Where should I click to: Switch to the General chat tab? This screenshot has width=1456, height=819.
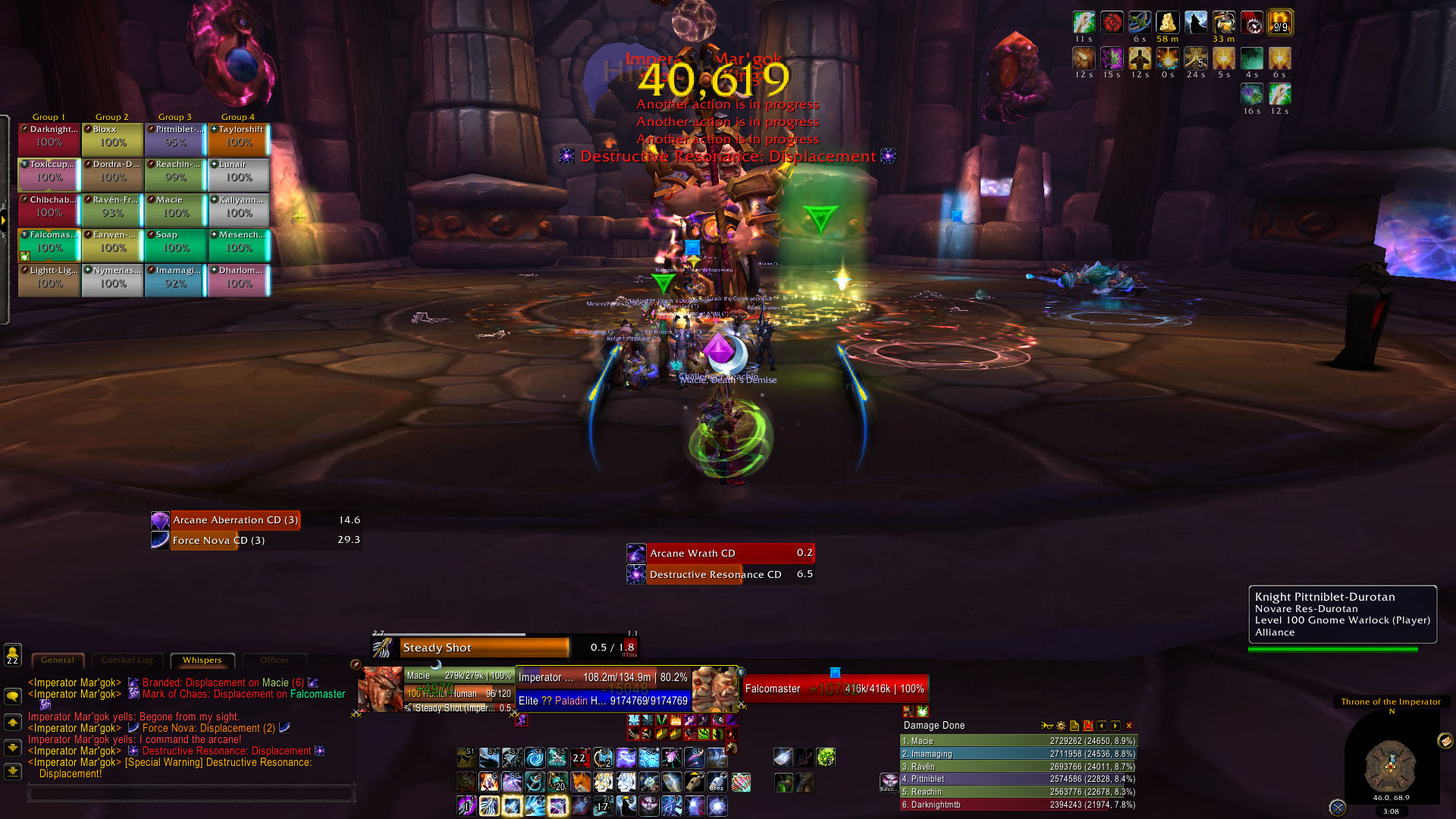point(58,661)
